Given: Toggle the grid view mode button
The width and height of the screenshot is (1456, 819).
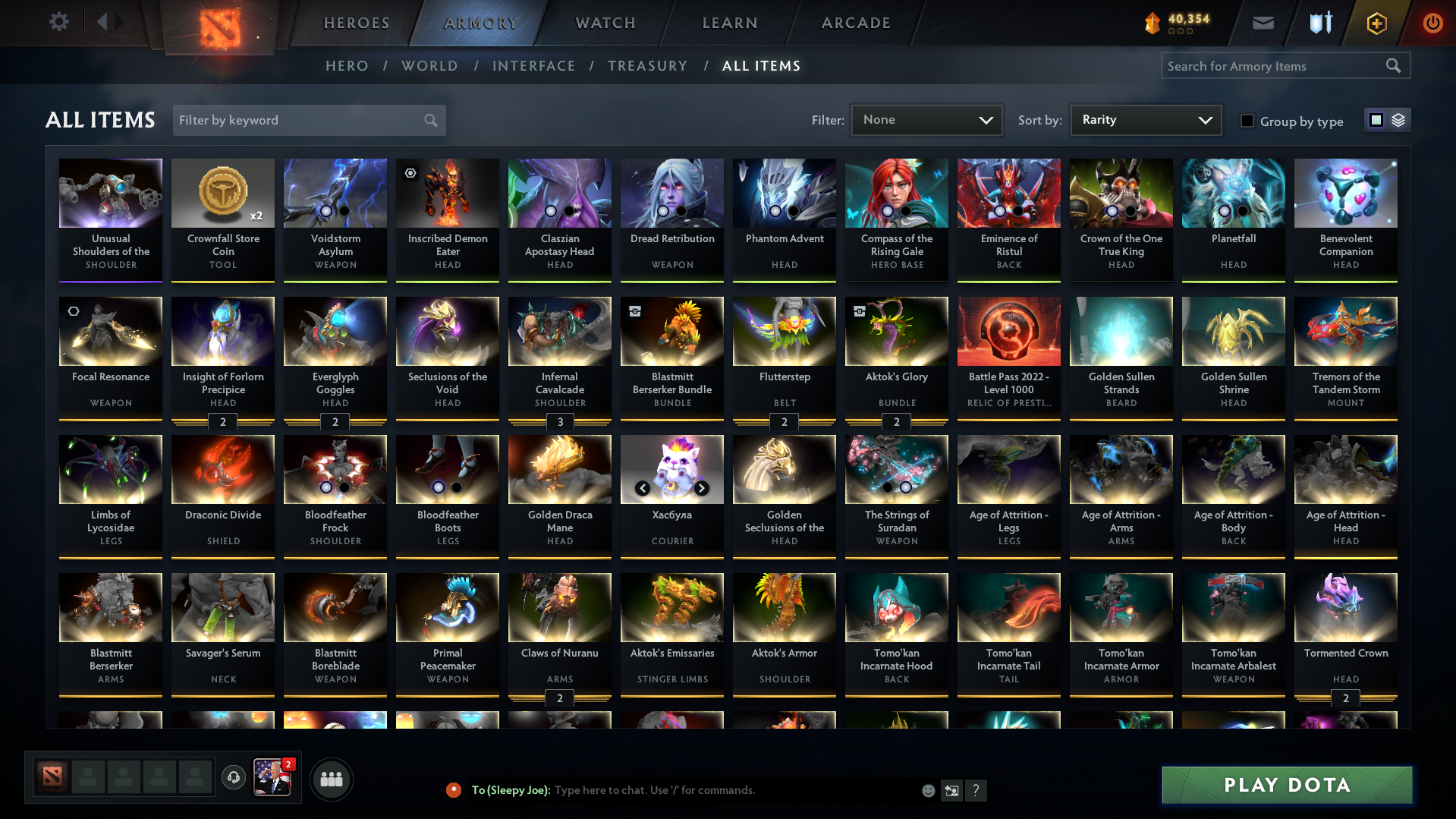Looking at the screenshot, I should 1376,120.
